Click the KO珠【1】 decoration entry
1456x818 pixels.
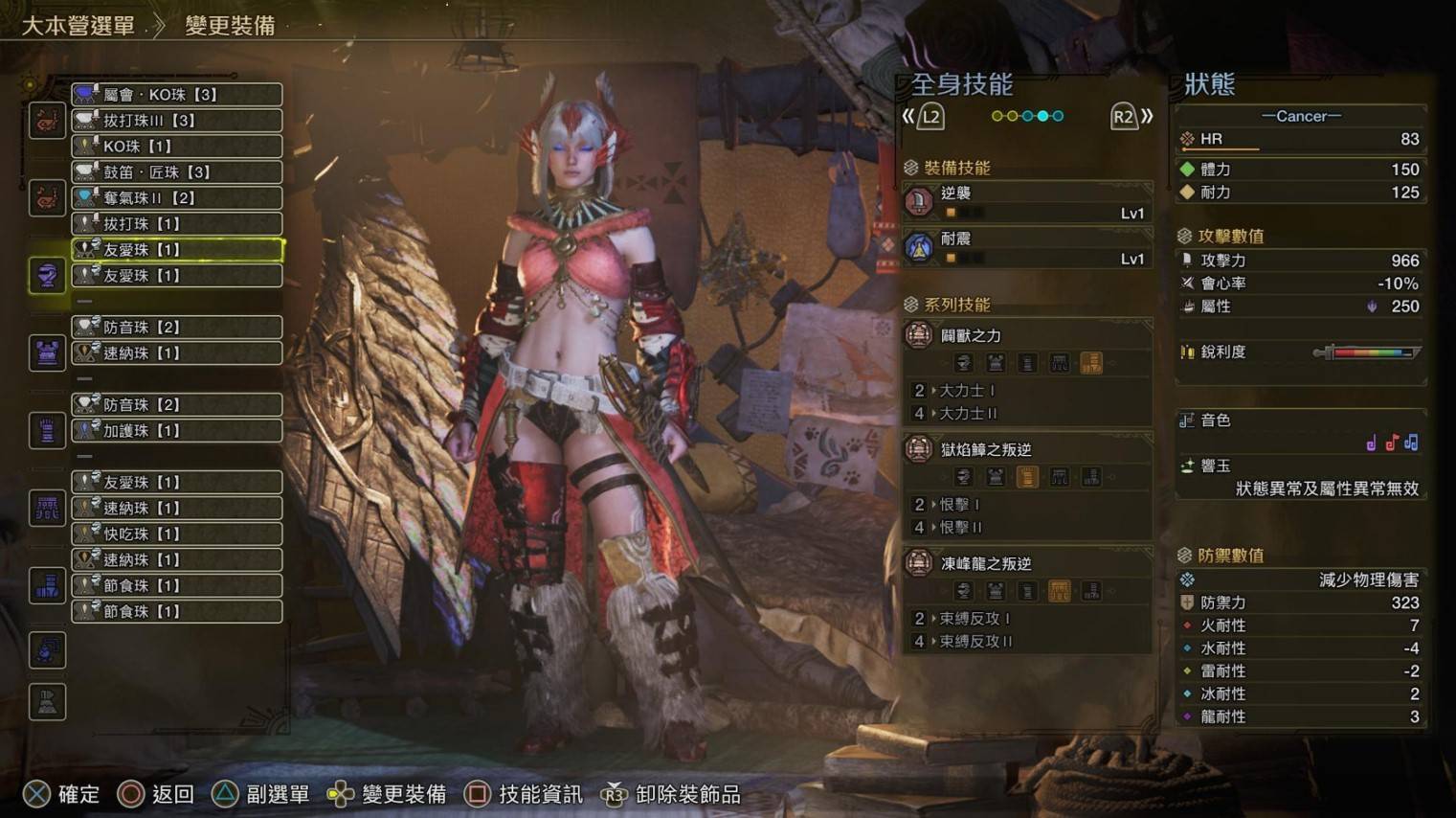tap(177, 147)
